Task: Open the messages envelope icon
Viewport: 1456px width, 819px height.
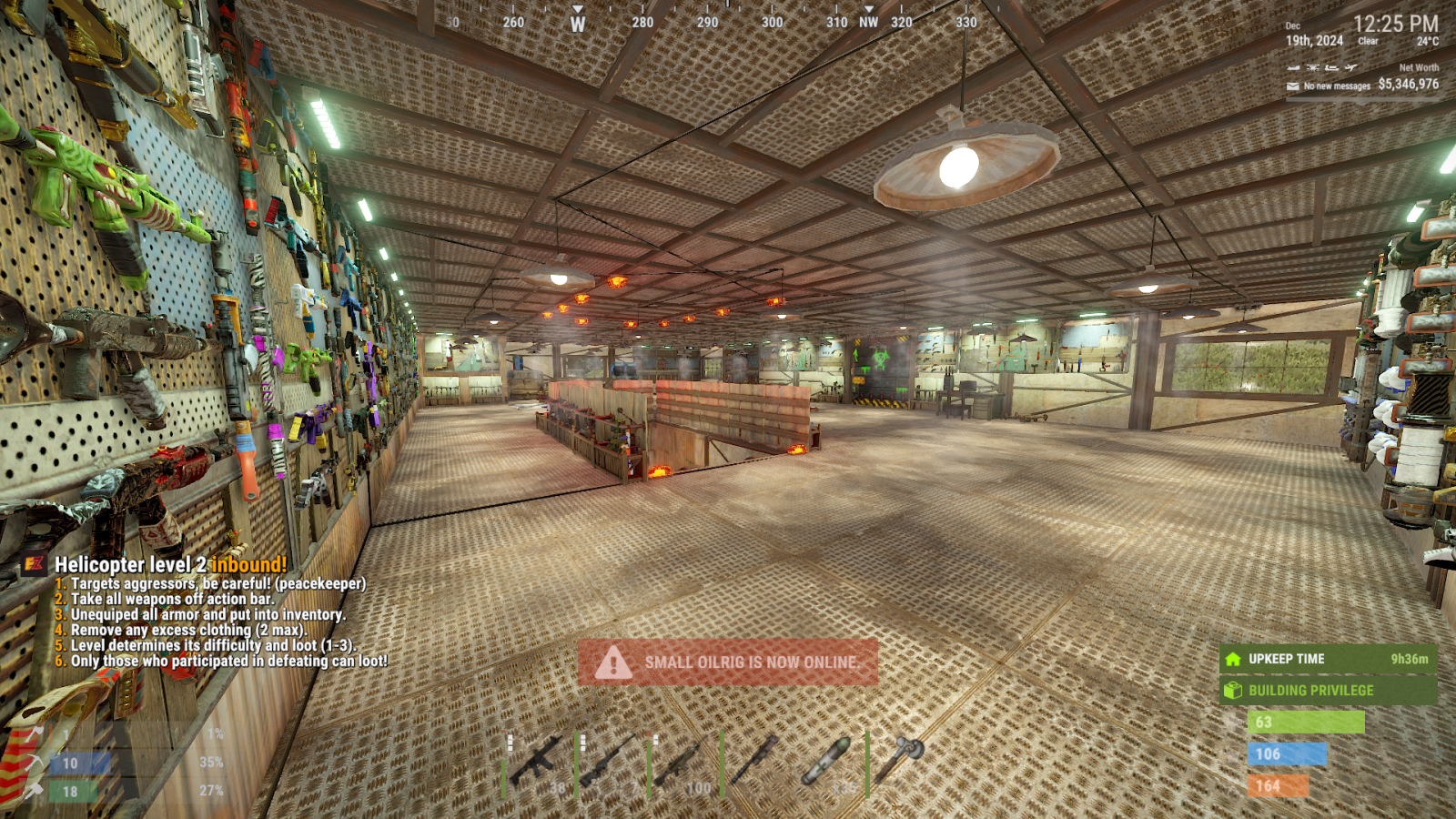Action: (1293, 86)
